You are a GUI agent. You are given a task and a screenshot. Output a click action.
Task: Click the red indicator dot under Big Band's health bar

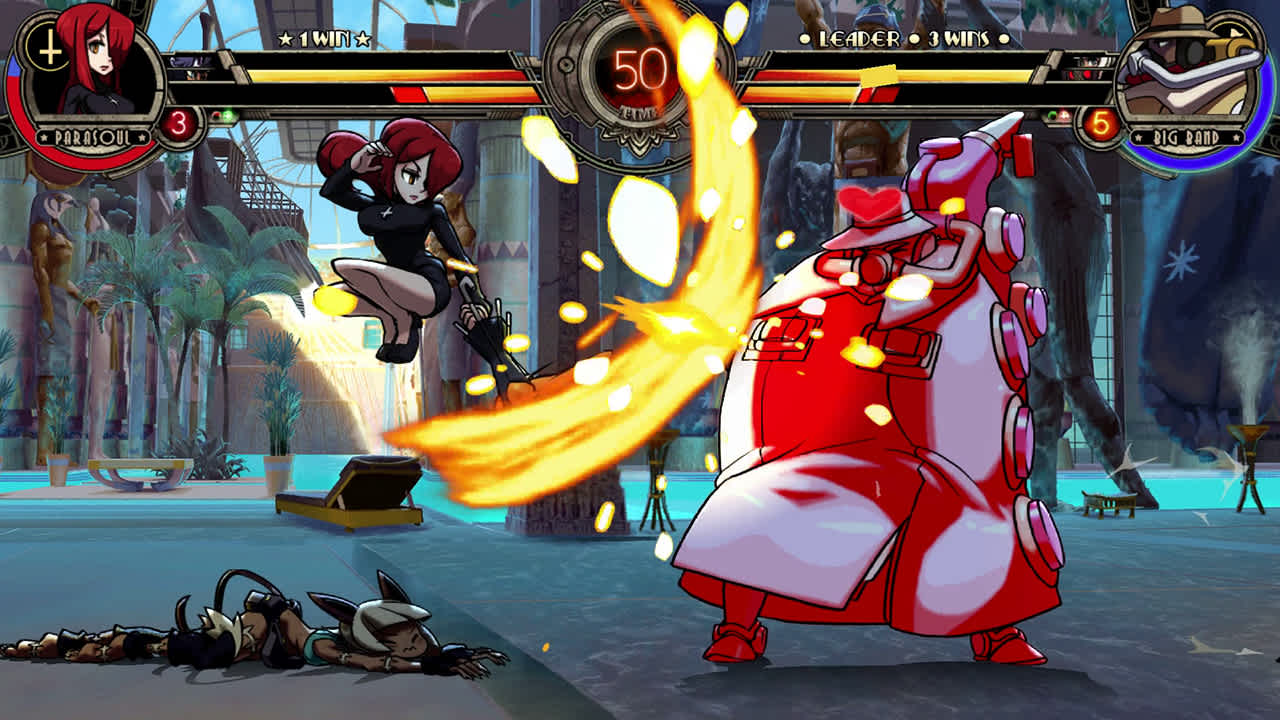(1063, 116)
